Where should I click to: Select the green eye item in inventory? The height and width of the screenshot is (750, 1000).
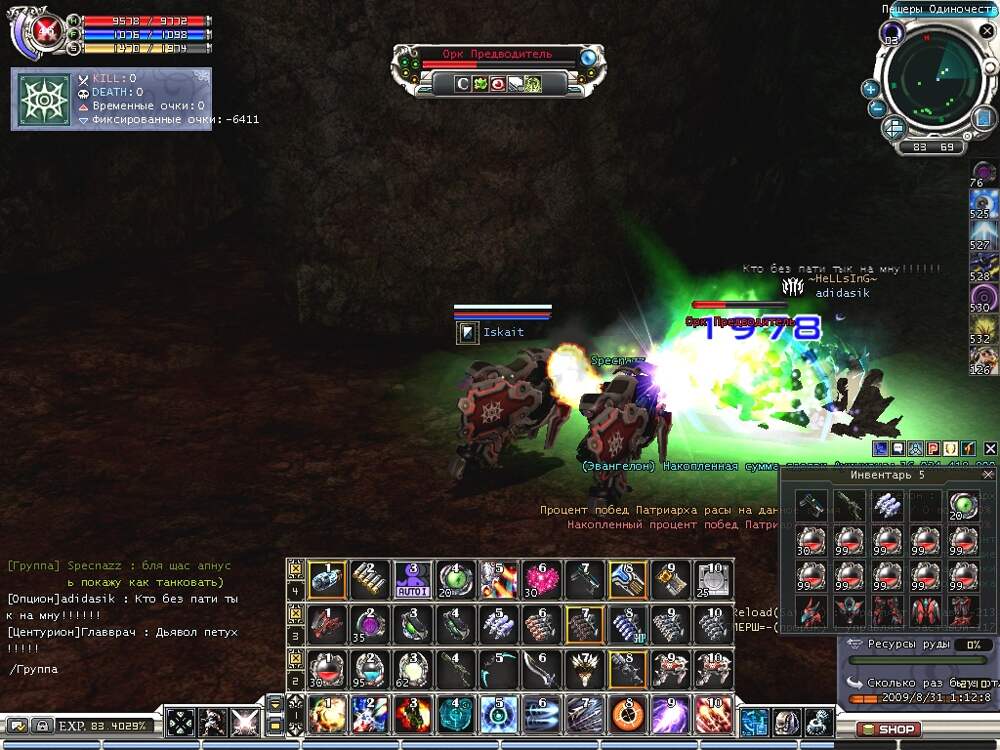(x=962, y=505)
